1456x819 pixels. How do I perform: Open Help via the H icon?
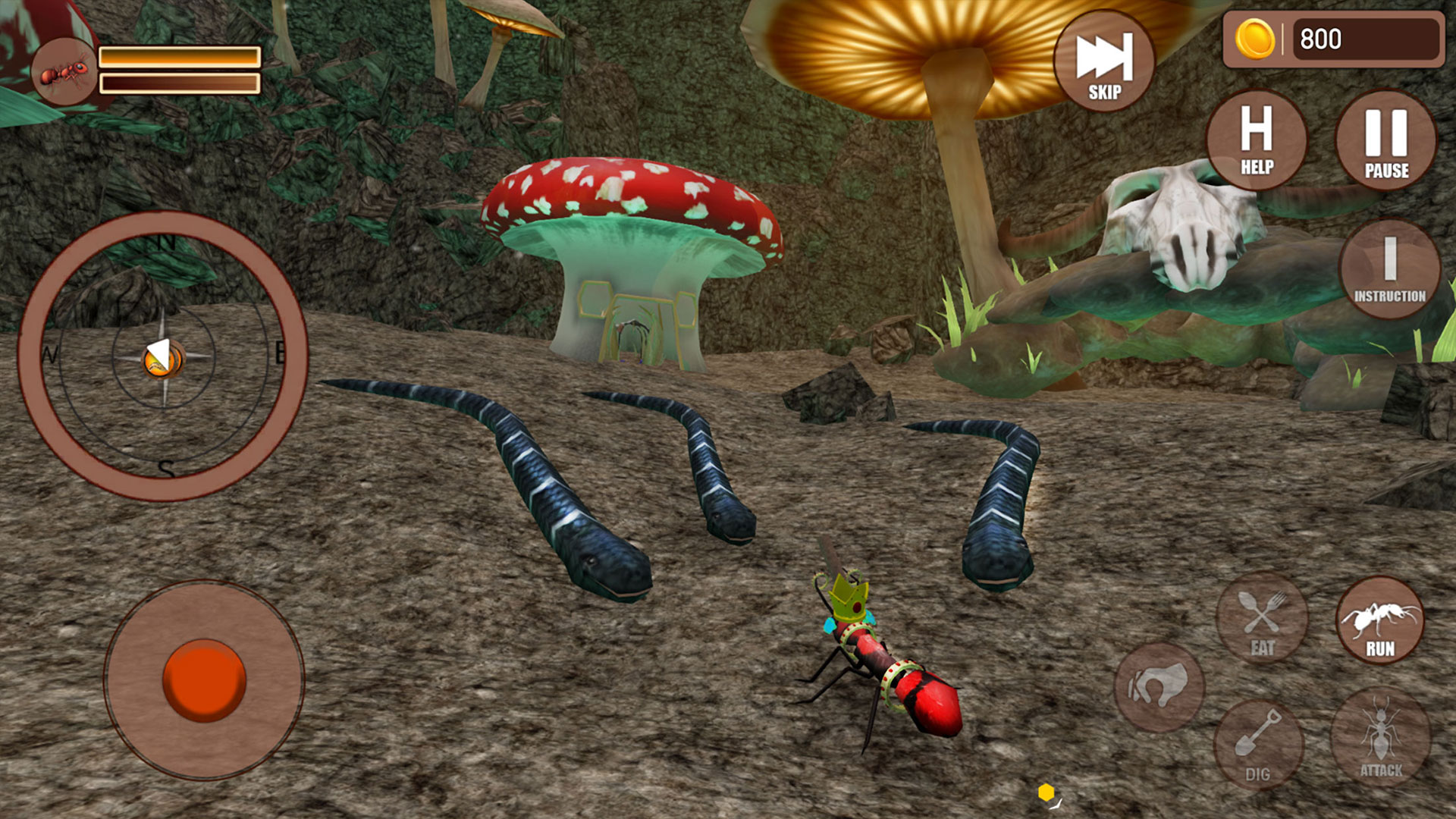[x=1257, y=140]
